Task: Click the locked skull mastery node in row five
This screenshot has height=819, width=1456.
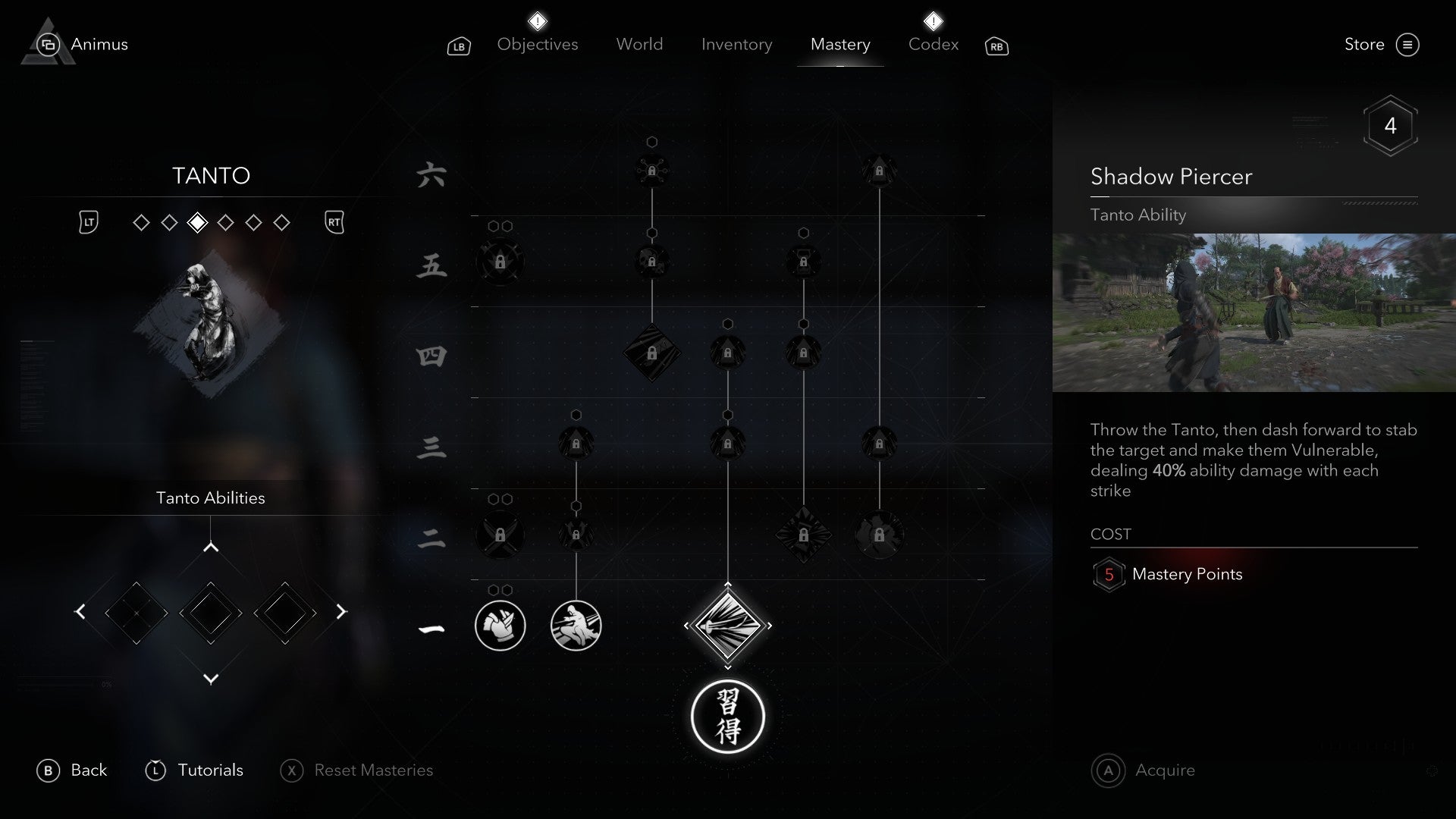Action: click(x=651, y=262)
